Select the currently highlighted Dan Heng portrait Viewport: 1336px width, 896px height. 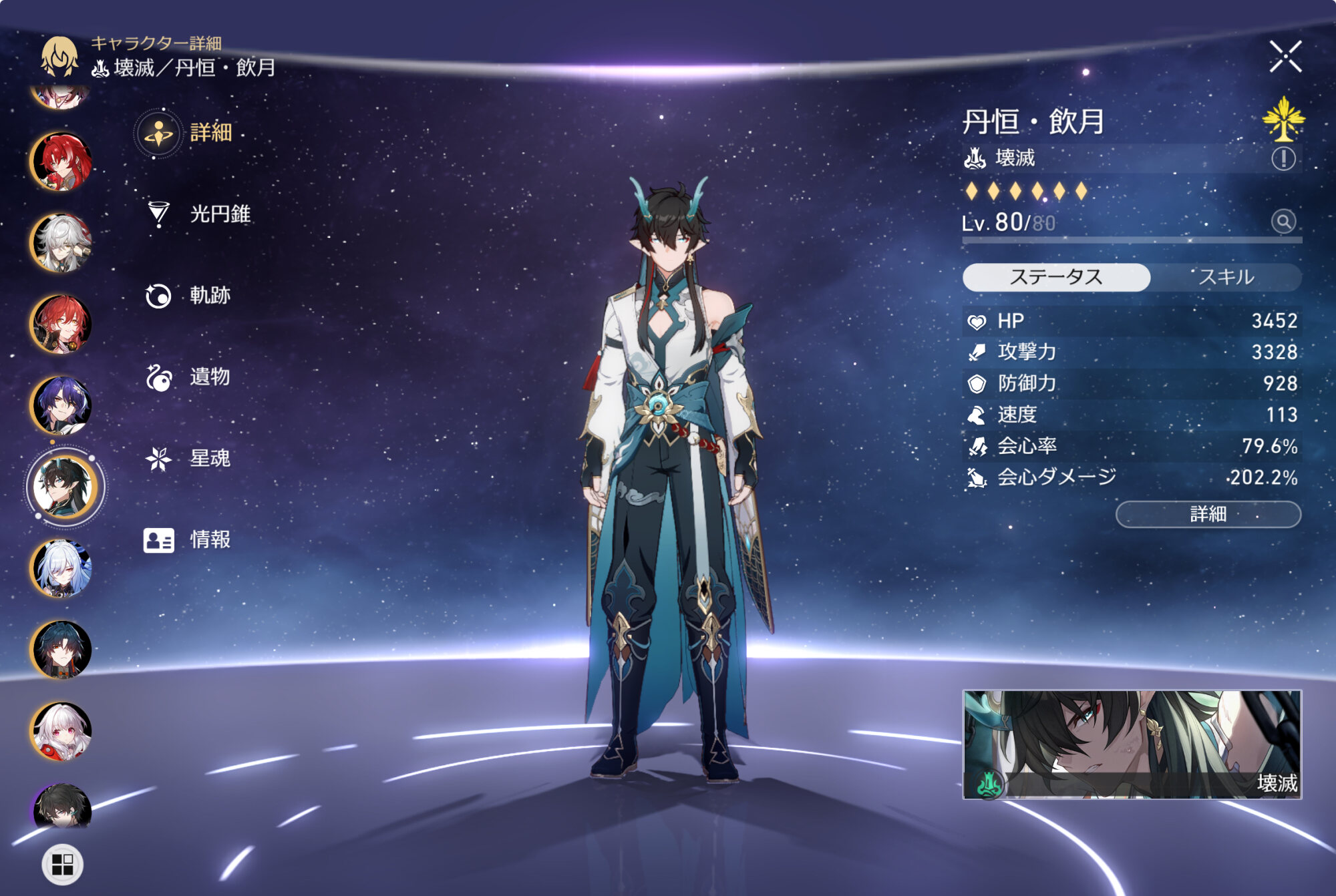tap(64, 487)
